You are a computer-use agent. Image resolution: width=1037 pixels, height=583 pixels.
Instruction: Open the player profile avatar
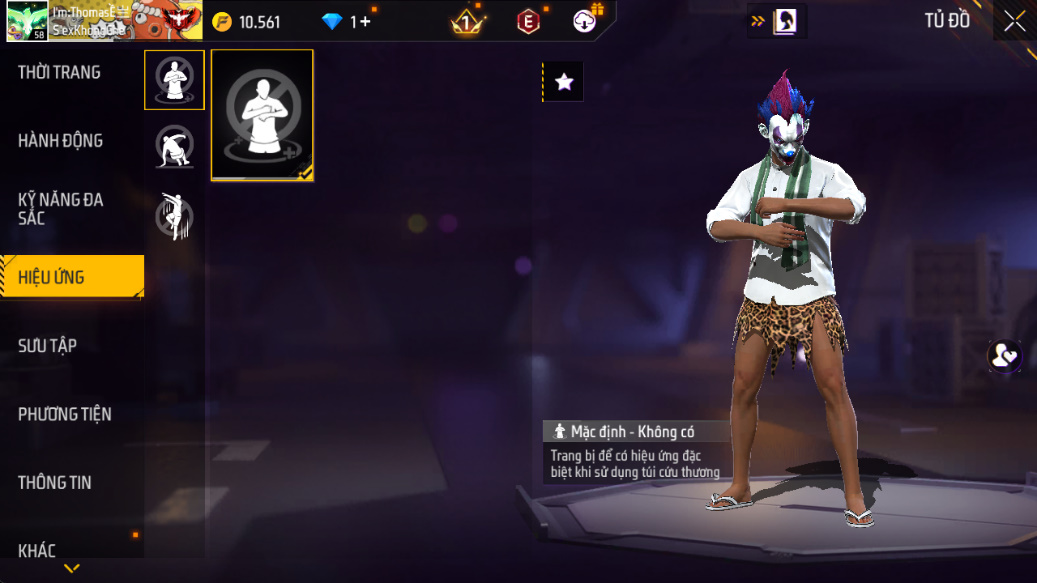[x=27, y=20]
